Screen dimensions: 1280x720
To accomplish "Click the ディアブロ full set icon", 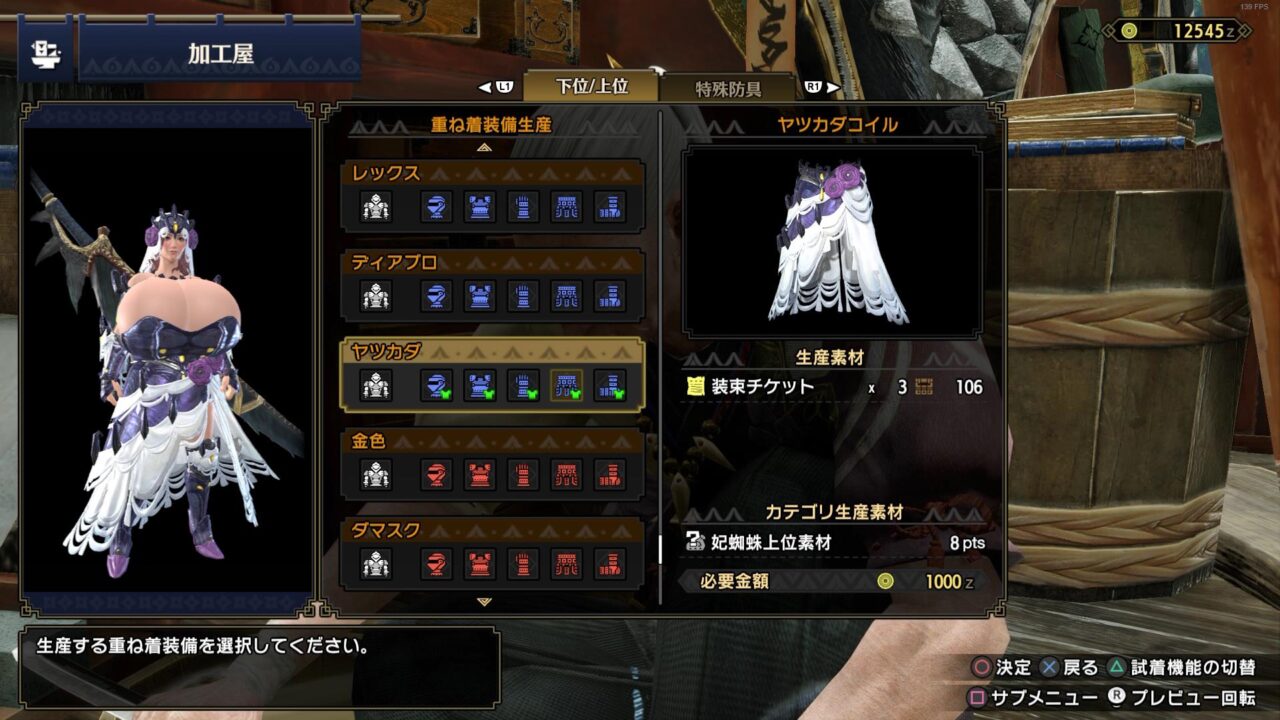I will (x=376, y=296).
